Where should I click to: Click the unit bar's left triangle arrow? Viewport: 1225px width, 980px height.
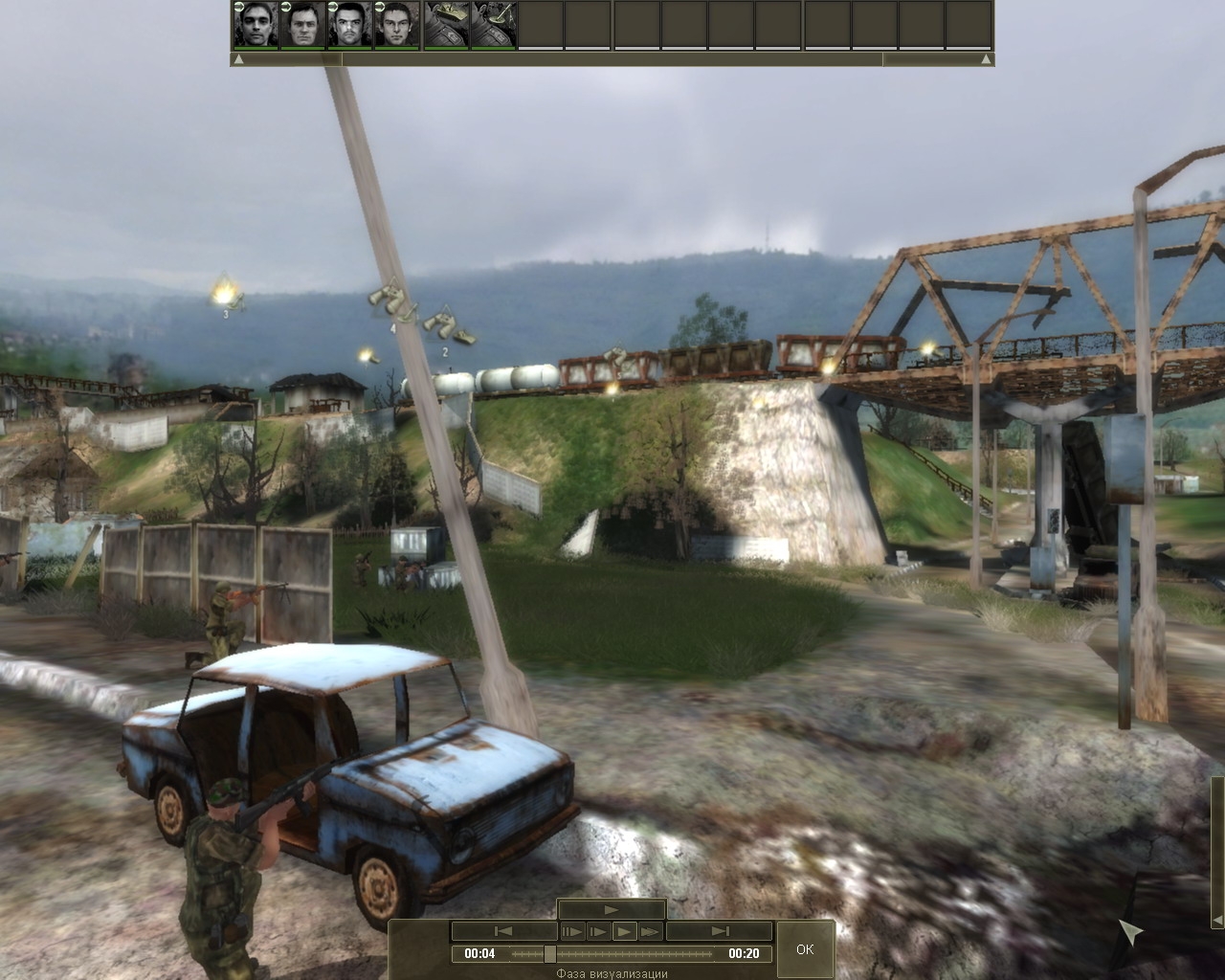tap(238, 59)
